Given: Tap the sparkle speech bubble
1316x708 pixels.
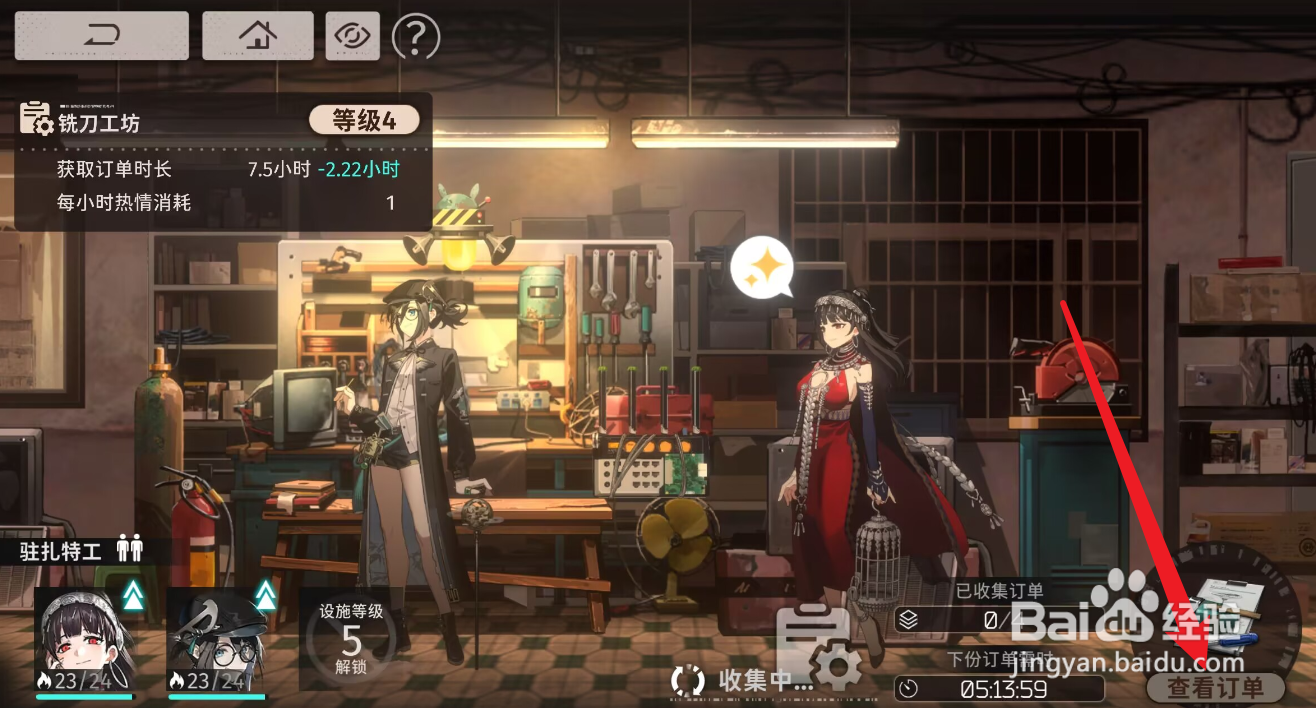Looking at the screenshot, I should (x=762, y=267).
